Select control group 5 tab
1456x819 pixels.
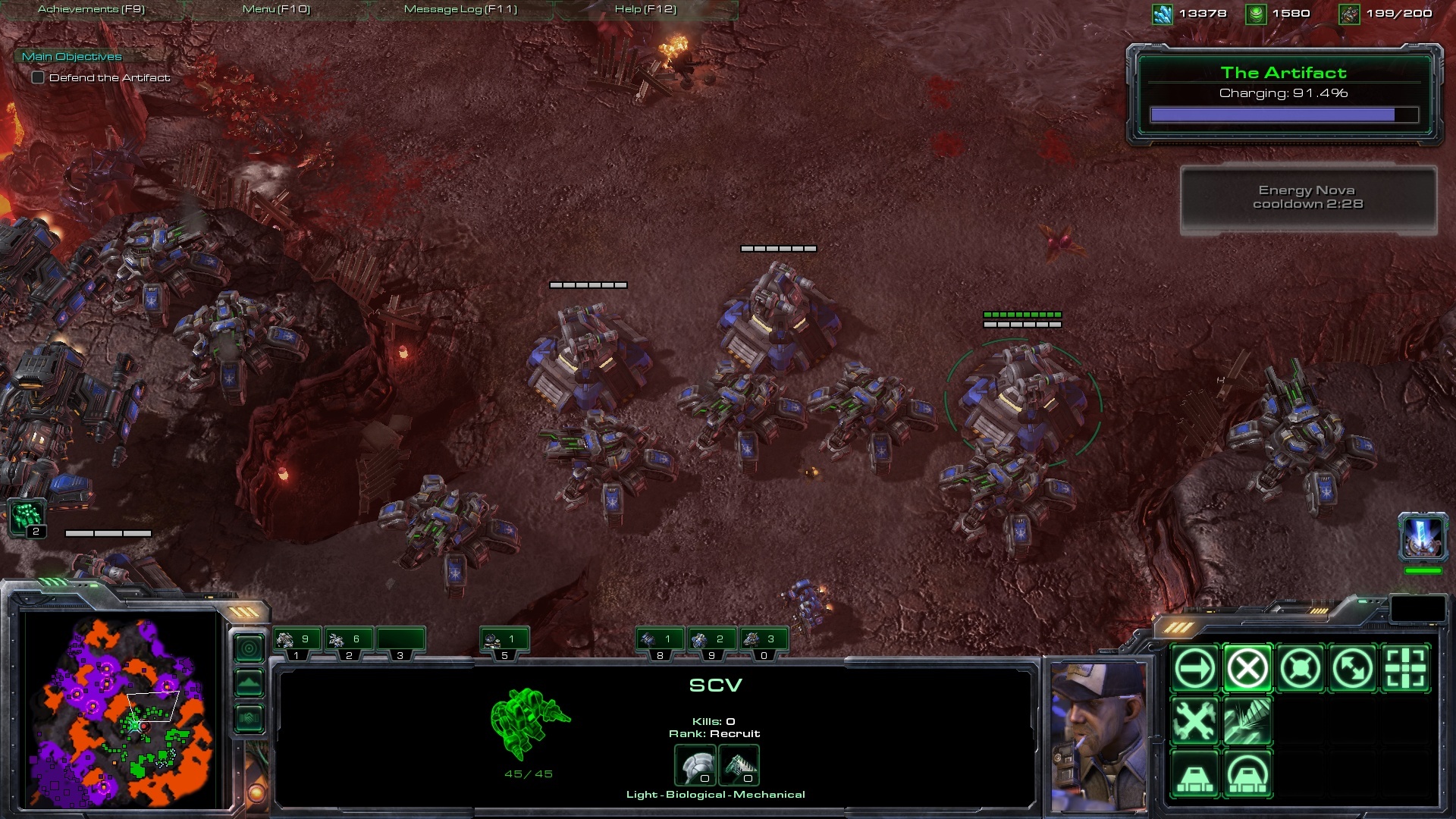[x=504, y=642]
